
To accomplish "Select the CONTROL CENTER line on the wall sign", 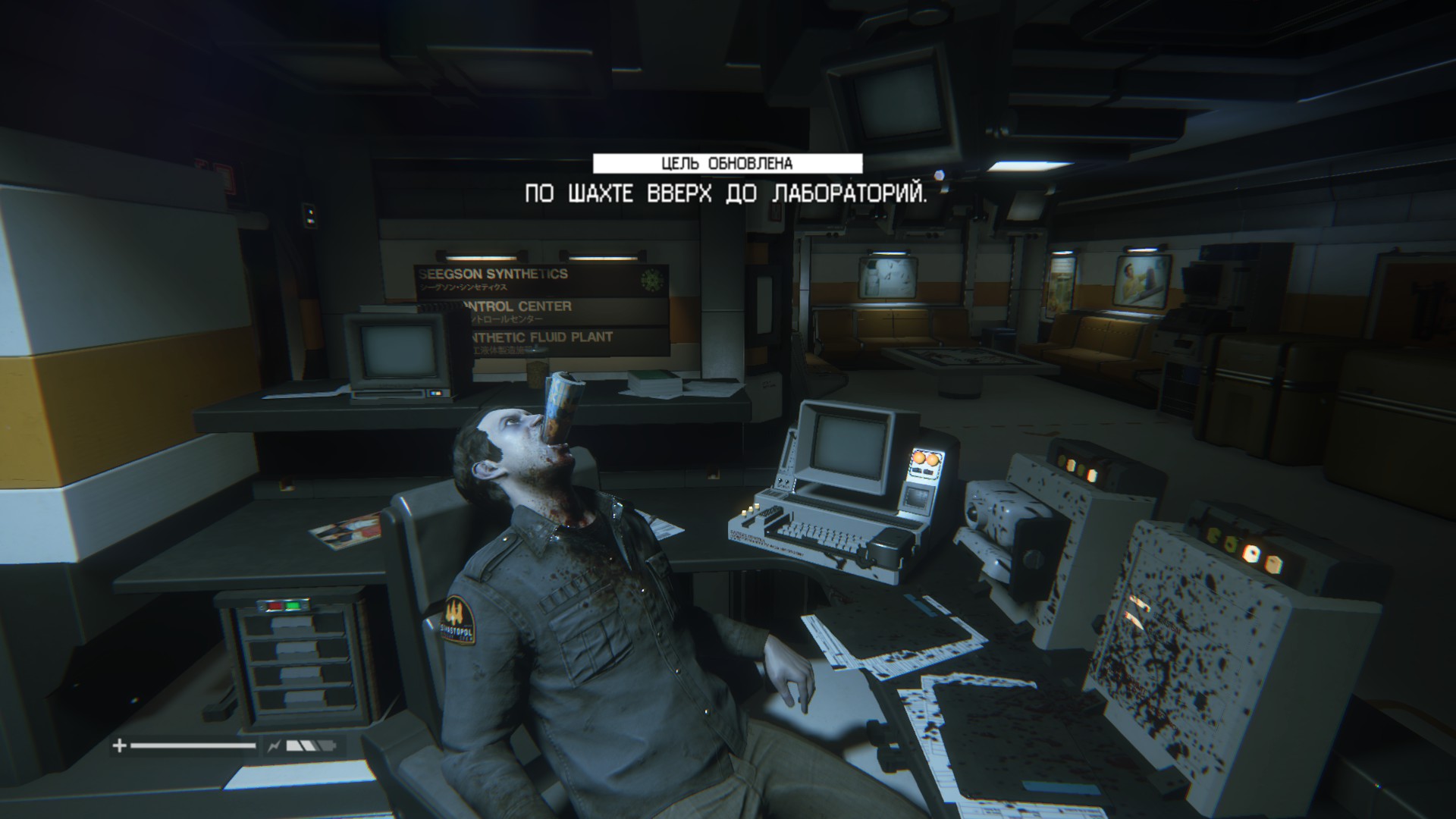I will coord(516,307).
